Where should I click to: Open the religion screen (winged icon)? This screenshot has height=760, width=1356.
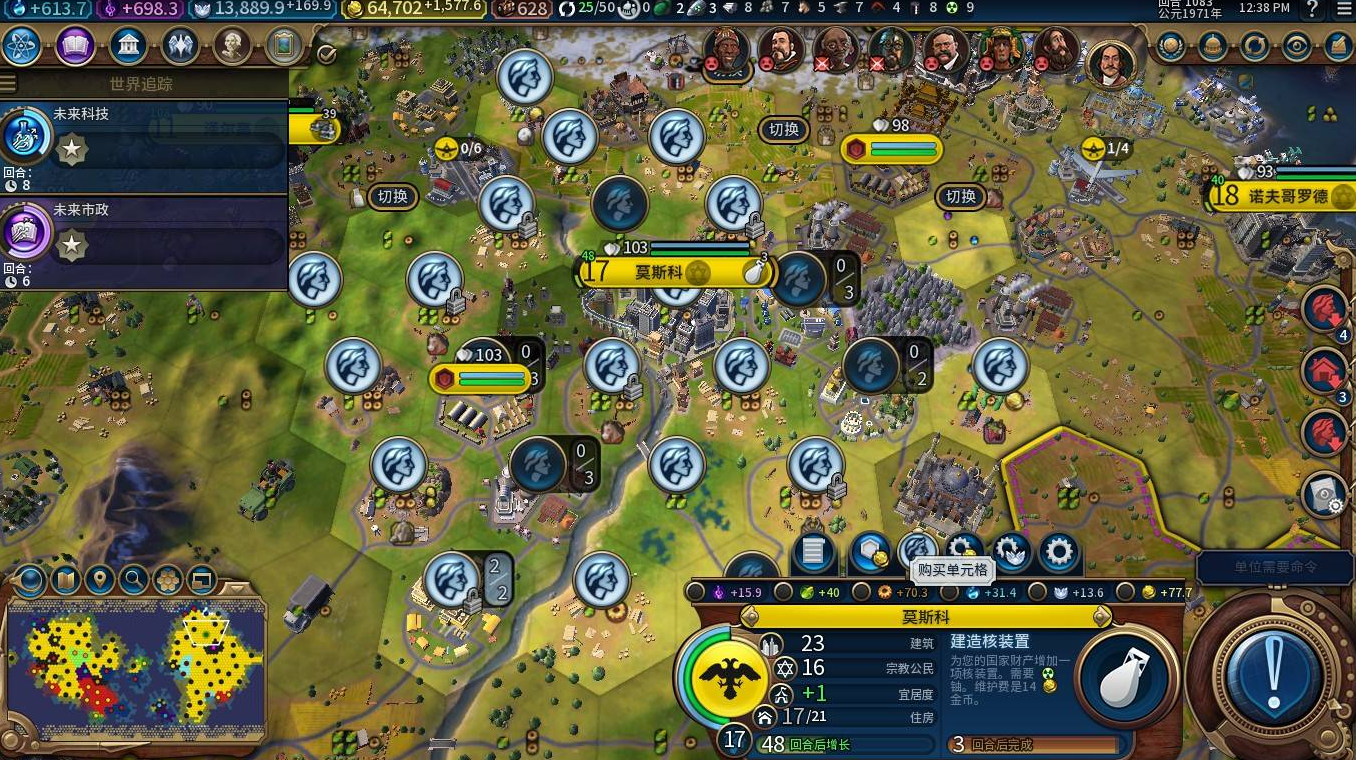(x=180, y=45)
